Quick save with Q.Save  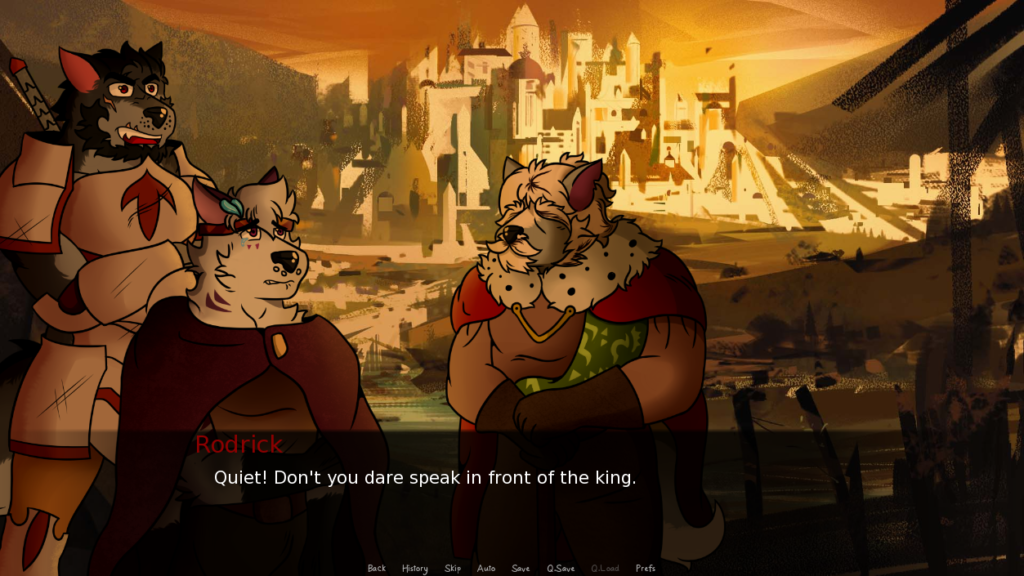(560, 568)
